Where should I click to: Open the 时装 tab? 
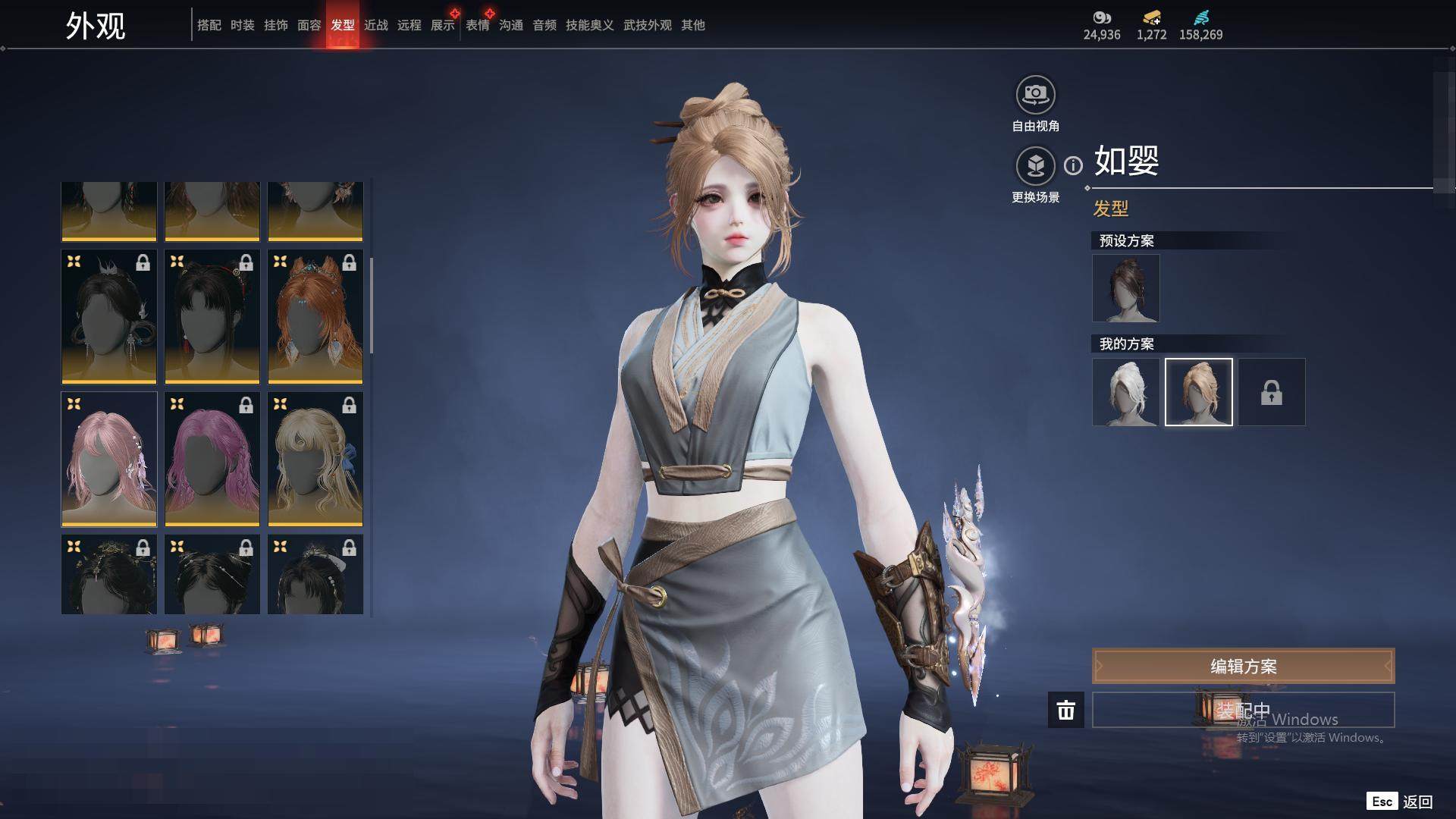coord(242,26)
